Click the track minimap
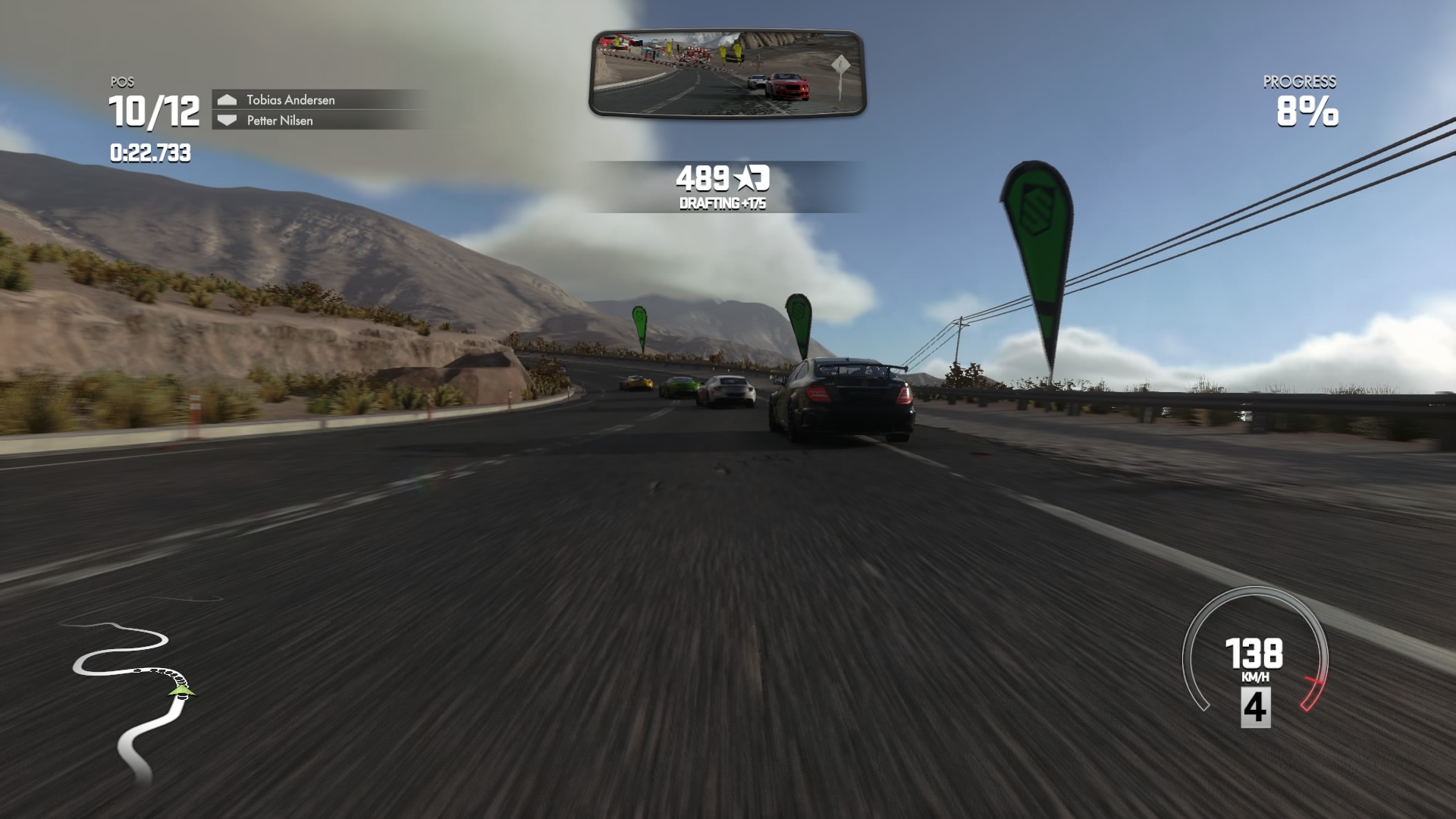The width and height of the screenshot is (1456, 819). [x=133, y=698]
